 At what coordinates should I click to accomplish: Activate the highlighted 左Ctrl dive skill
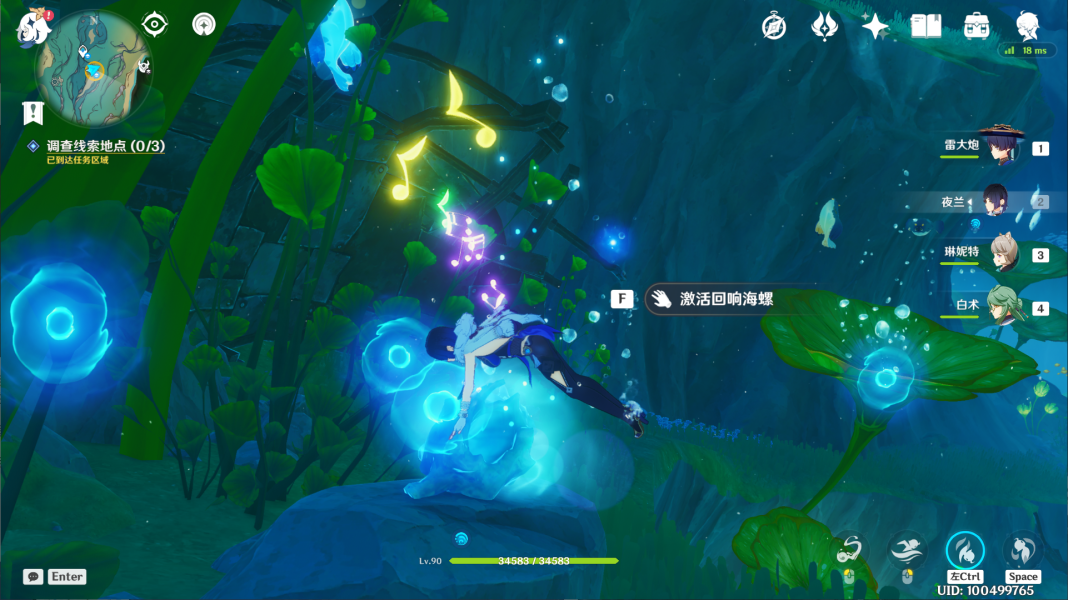(965, 550)
